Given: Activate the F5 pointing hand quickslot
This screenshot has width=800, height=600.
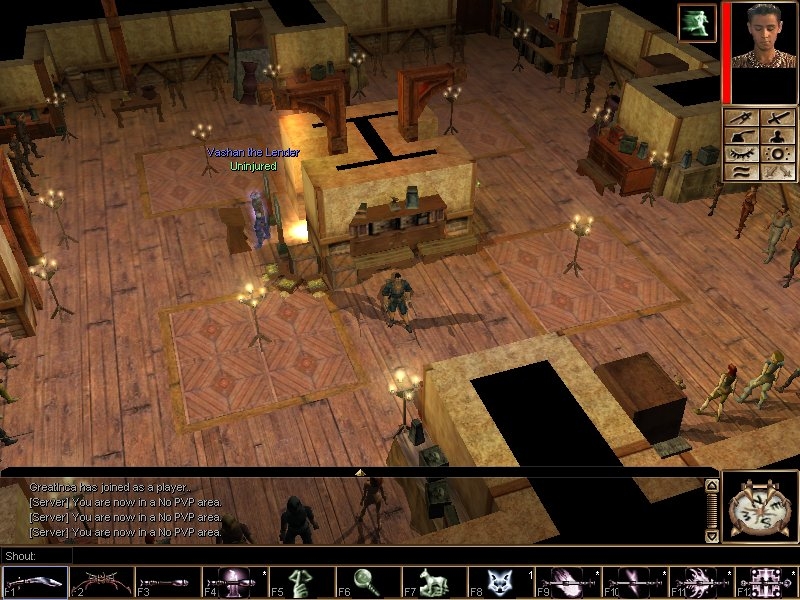Looking at the screenshot, I should (x=302, y=582).
